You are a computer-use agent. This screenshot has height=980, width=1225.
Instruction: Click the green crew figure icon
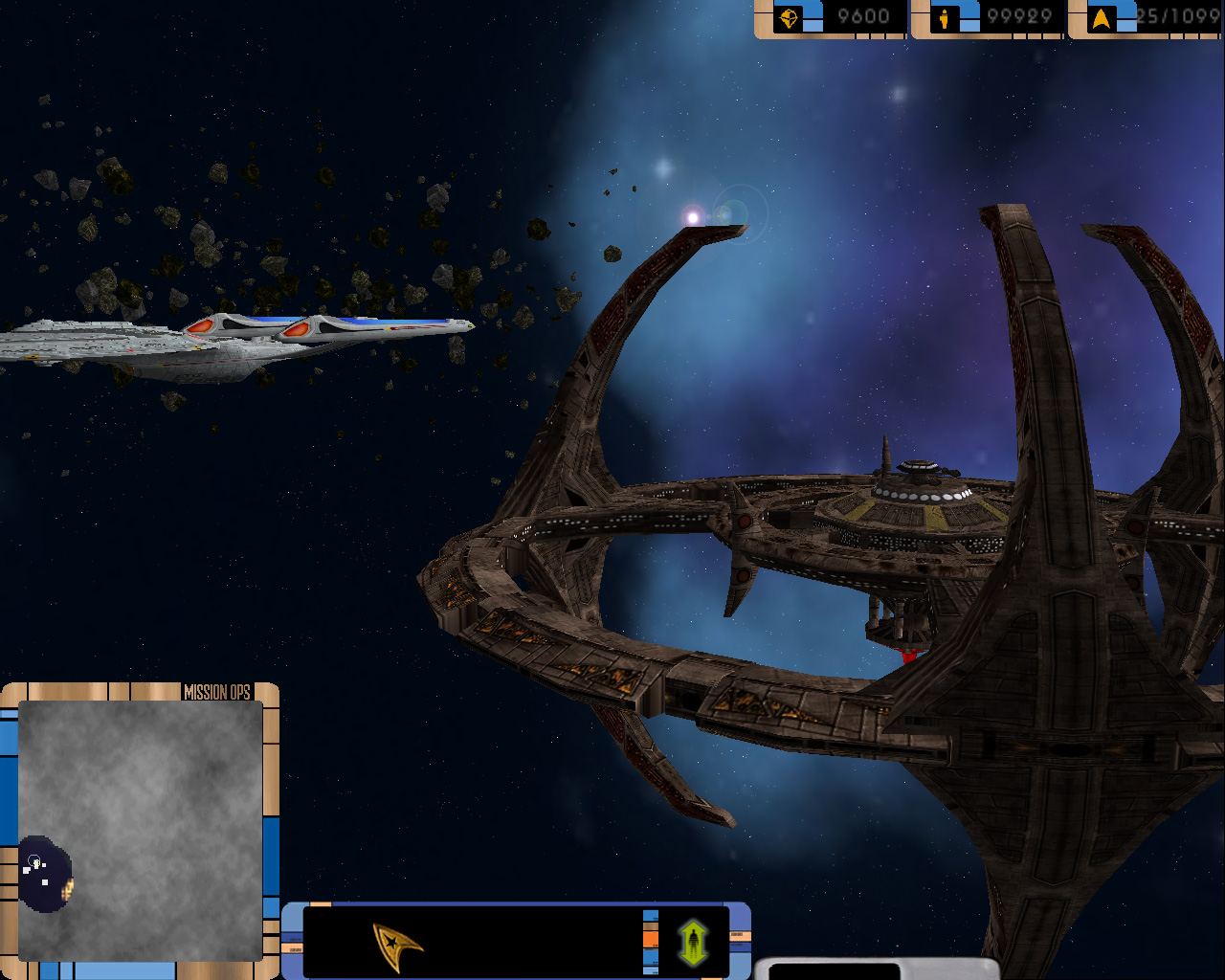(x=693, y=942)
